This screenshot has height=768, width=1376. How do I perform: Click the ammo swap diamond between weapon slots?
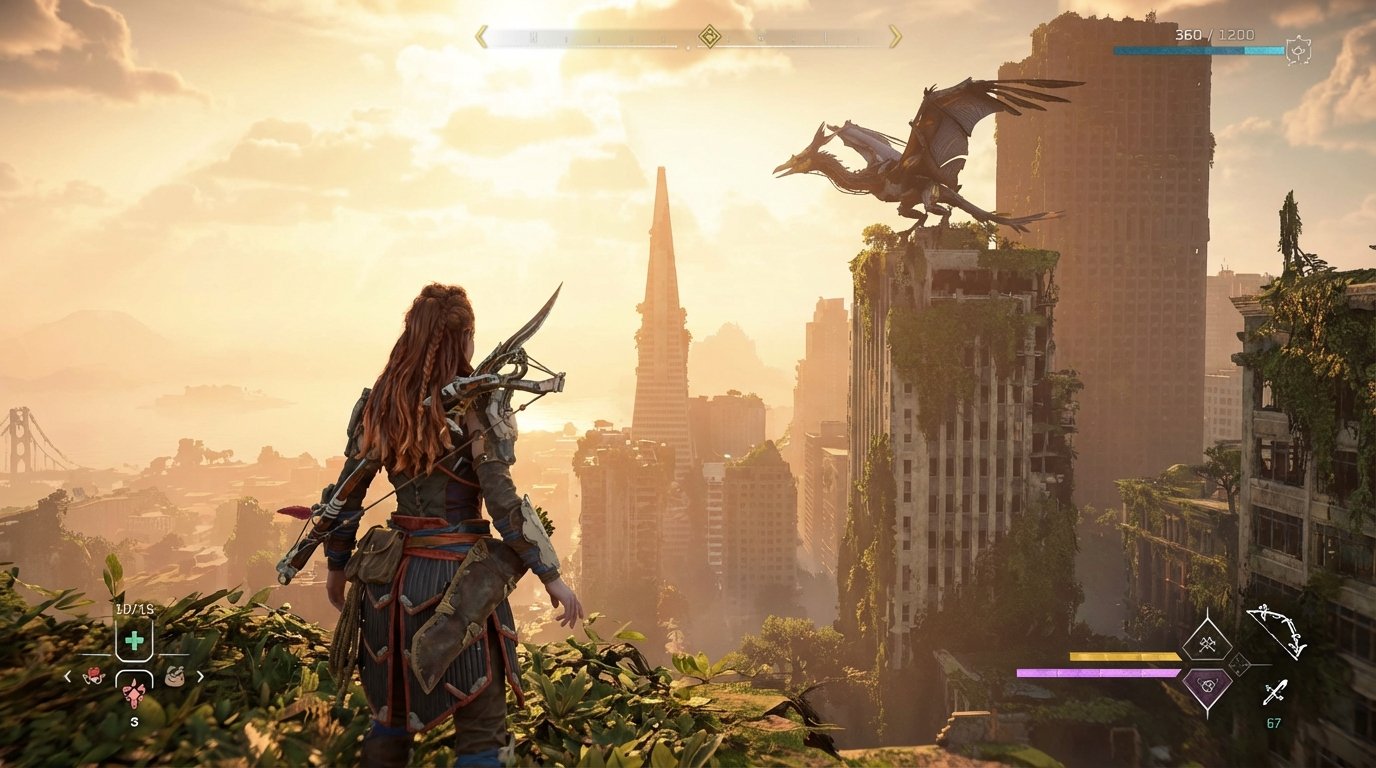point(1239,665)
